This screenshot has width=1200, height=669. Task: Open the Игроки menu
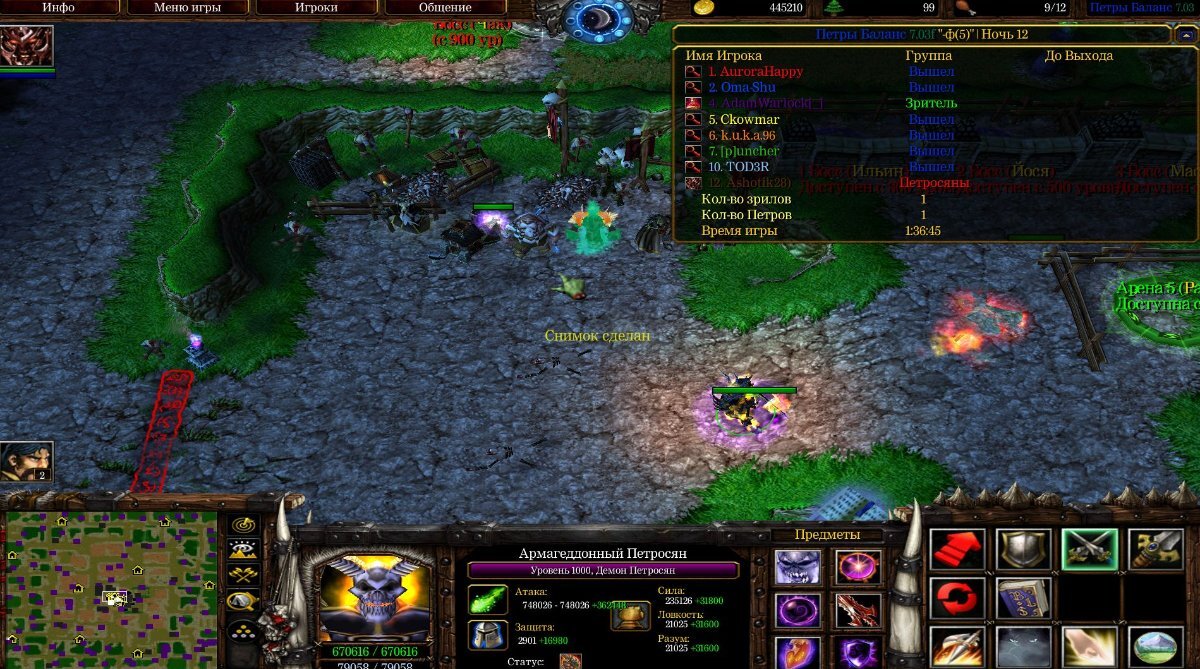[315, 7]
